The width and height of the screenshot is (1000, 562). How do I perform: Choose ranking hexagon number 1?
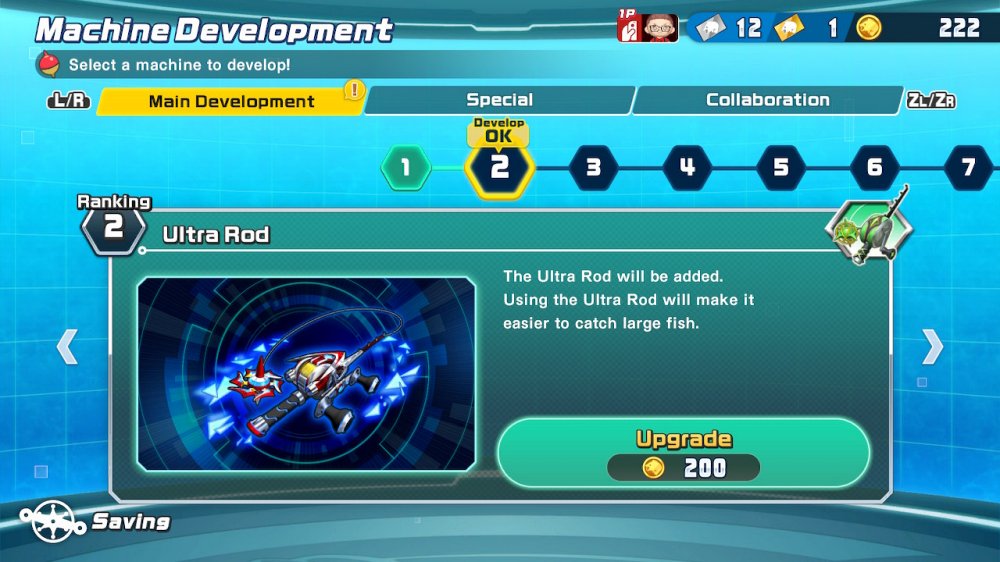tap(405, 167)
